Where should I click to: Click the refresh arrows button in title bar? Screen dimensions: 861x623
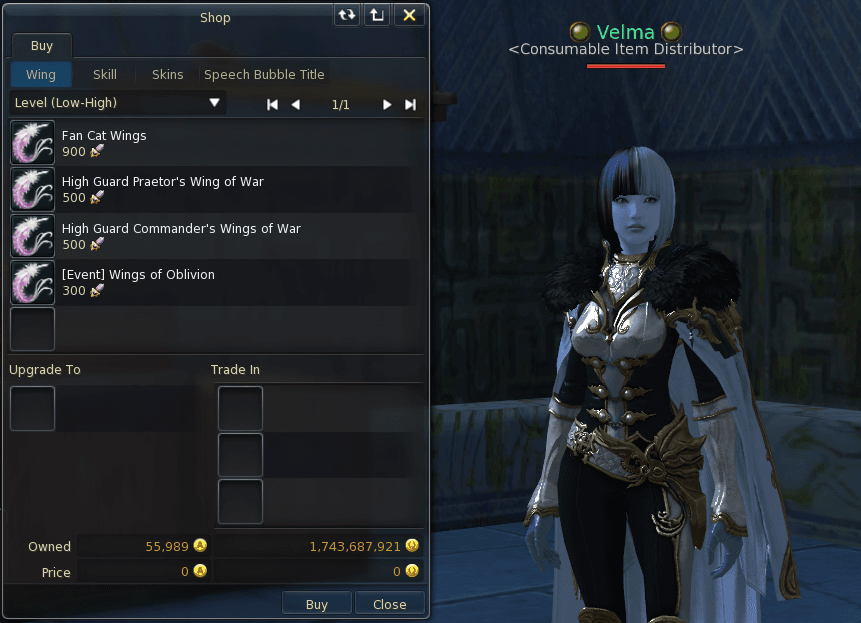pos(347,15)
